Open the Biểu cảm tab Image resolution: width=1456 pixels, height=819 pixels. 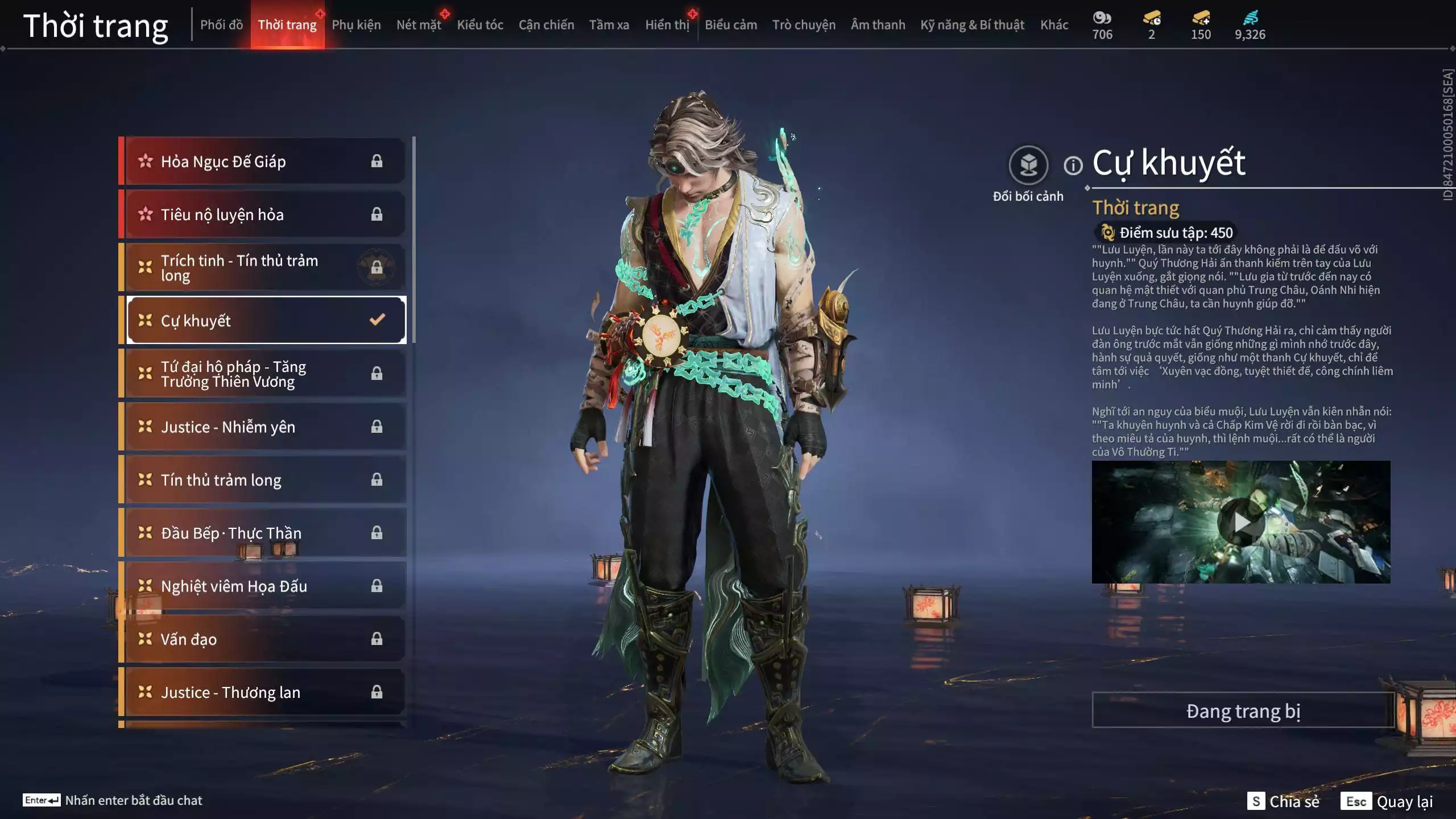731,25
